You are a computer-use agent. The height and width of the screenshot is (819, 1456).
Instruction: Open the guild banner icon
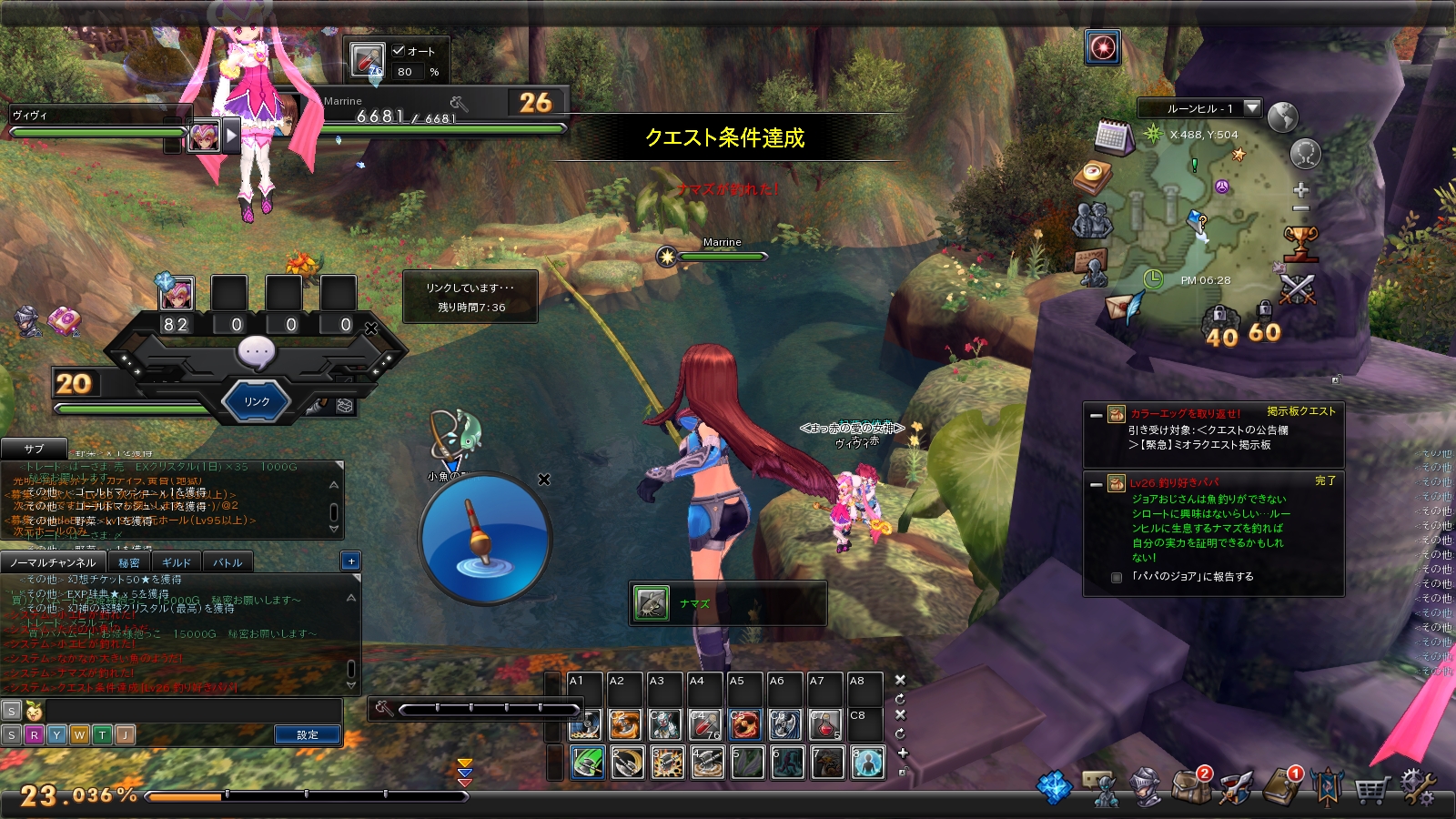(1327, 786)
